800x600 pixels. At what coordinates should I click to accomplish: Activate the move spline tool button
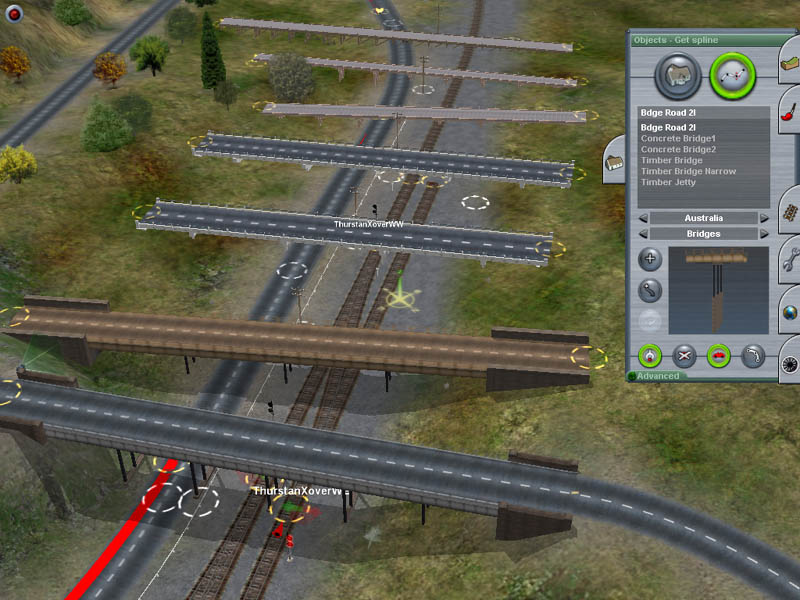tap(650, 291)
